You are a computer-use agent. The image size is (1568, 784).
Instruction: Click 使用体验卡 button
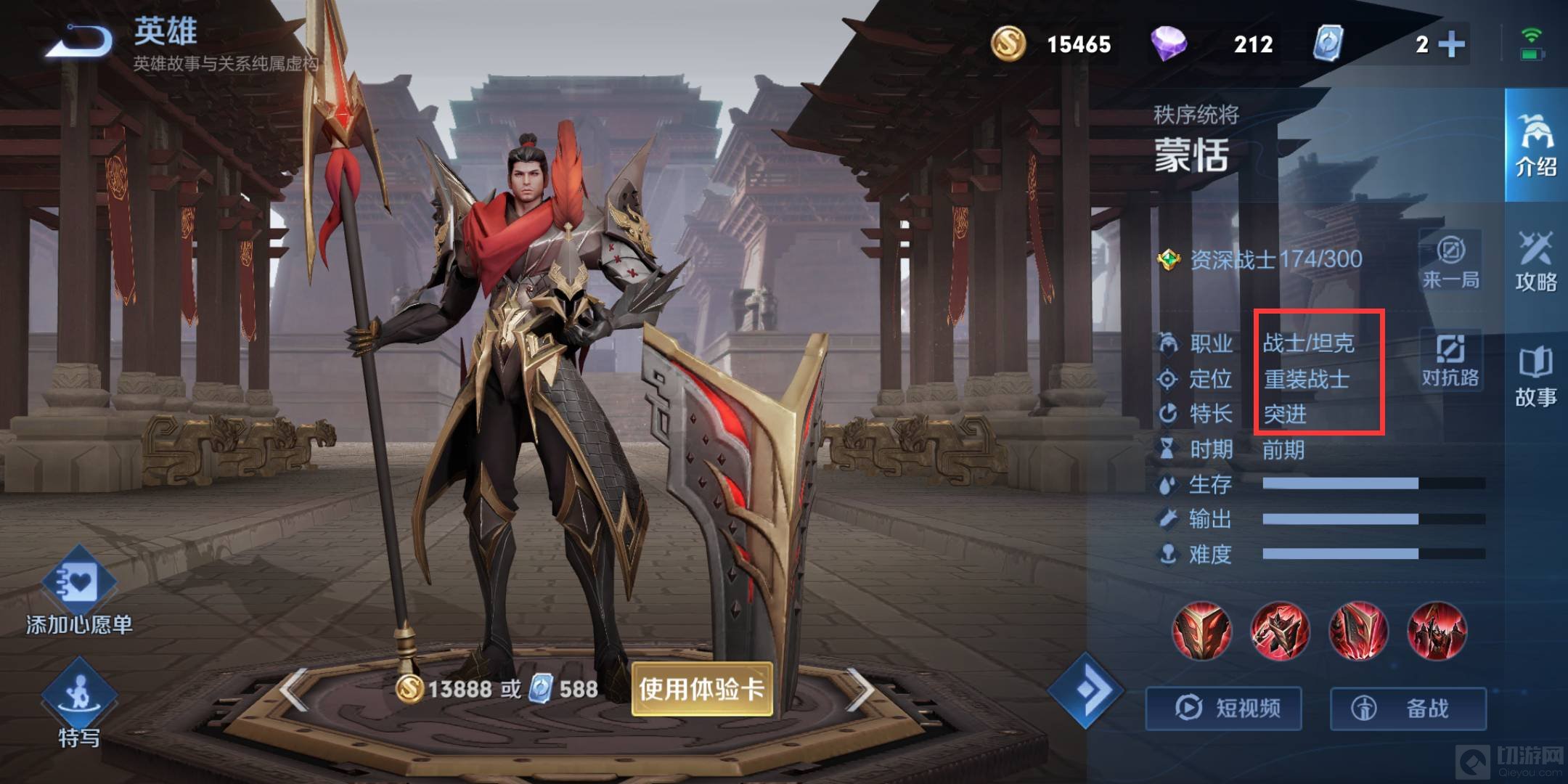(701, 689)
